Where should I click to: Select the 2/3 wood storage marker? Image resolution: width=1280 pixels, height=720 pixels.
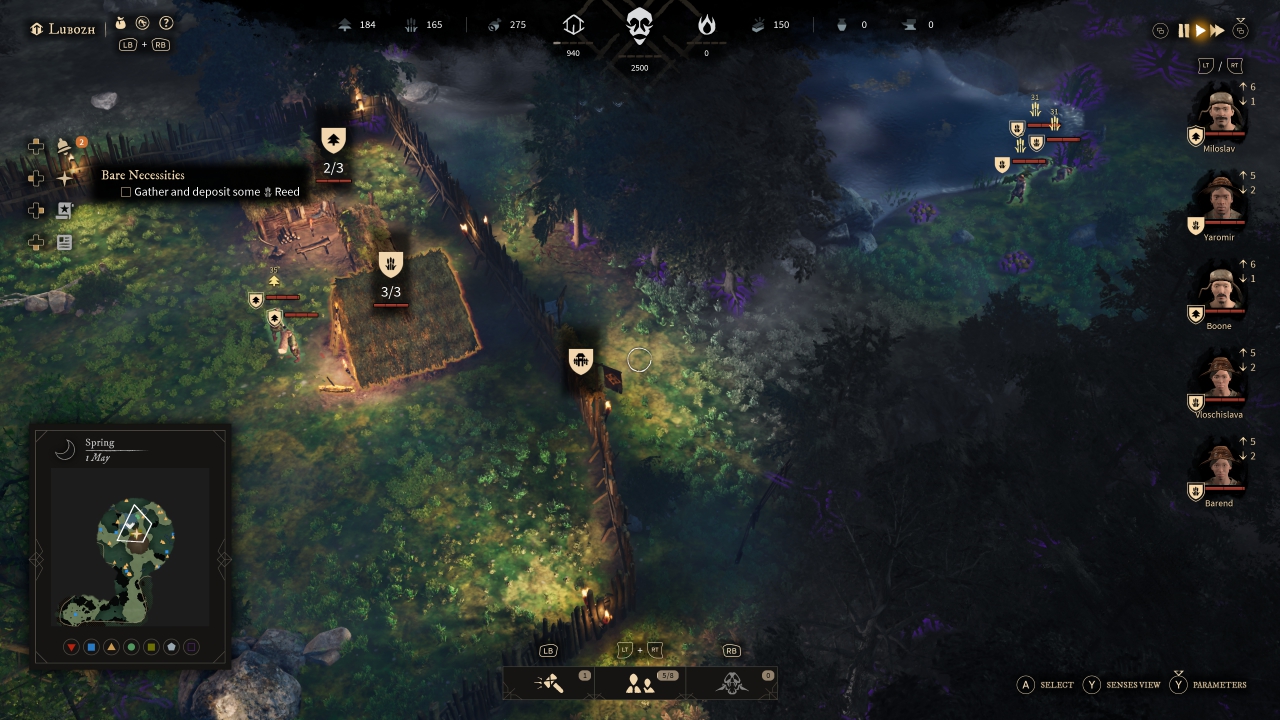coord(333,141)
